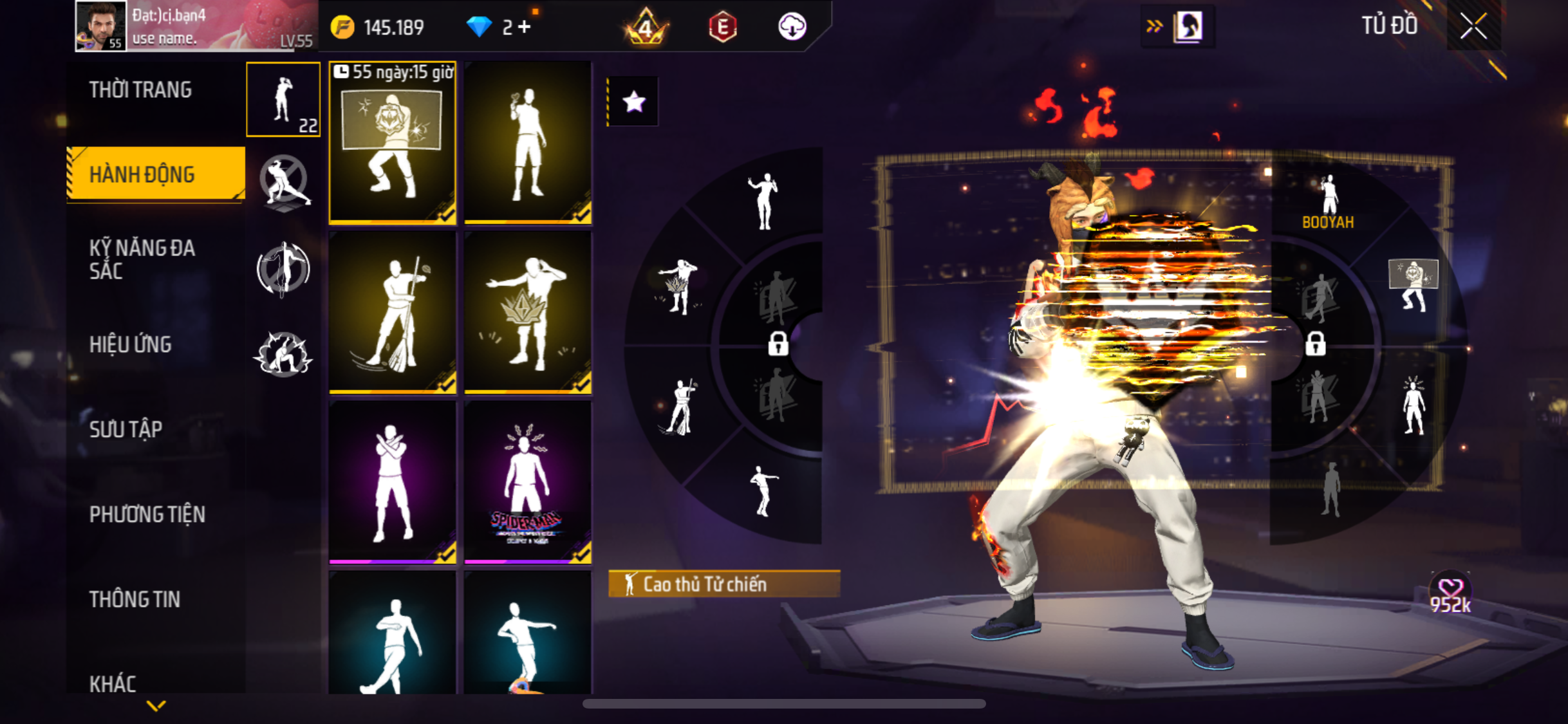Open the cloud download icon
The width and height of the screenshot is (1568, 724).
(792, 27)
